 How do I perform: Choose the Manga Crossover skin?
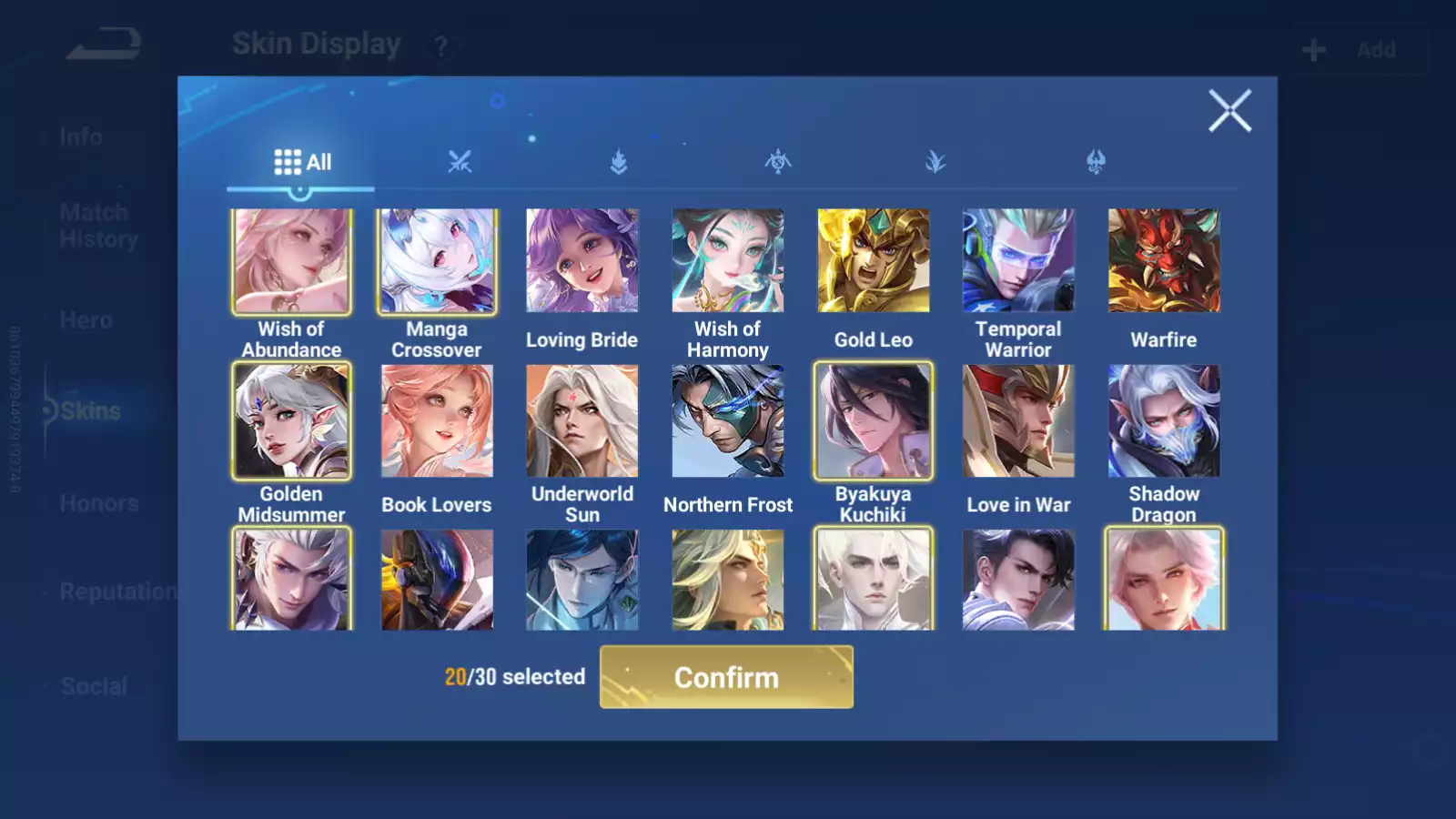tap(437, 262)
